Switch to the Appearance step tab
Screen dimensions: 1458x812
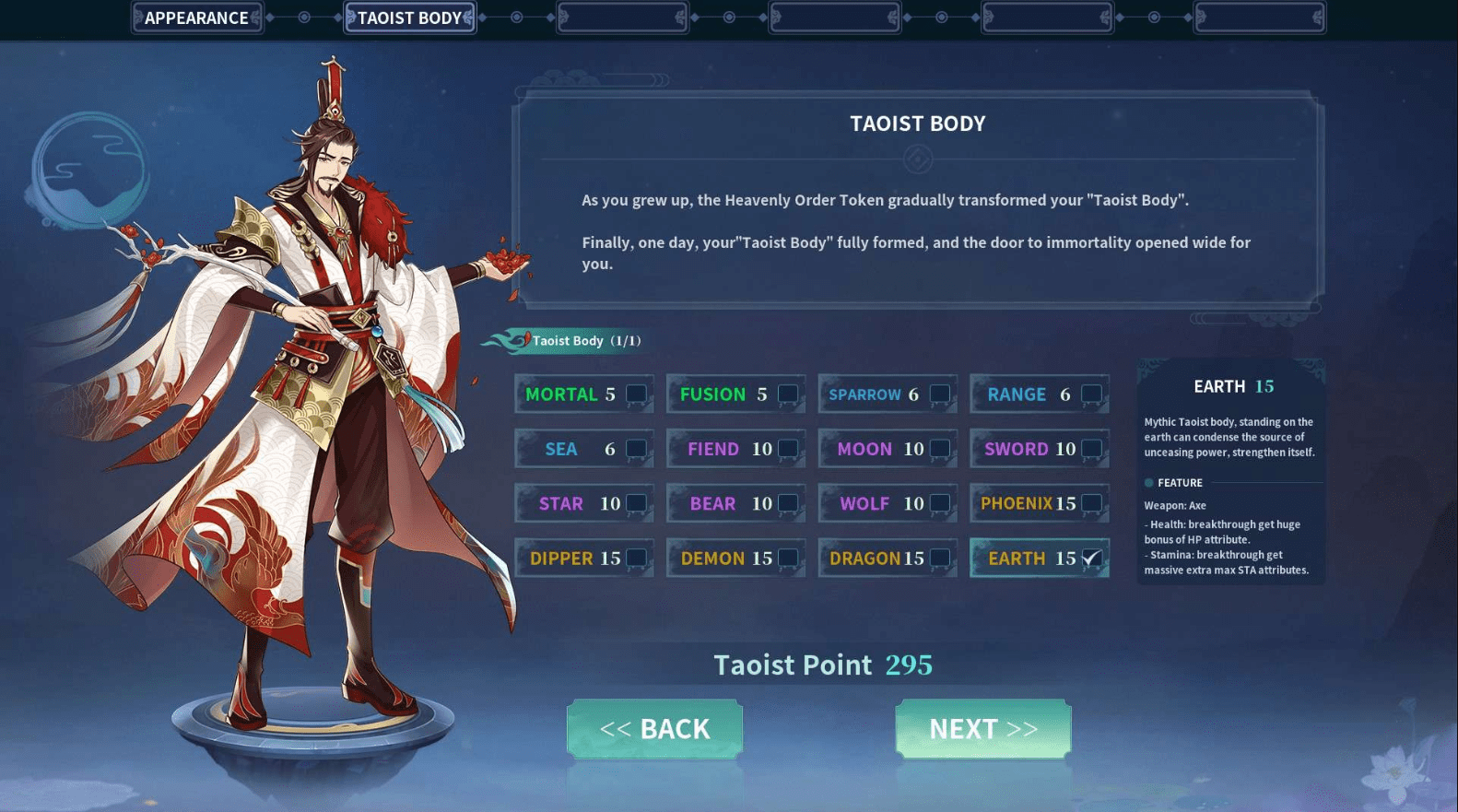click(197, 18)
